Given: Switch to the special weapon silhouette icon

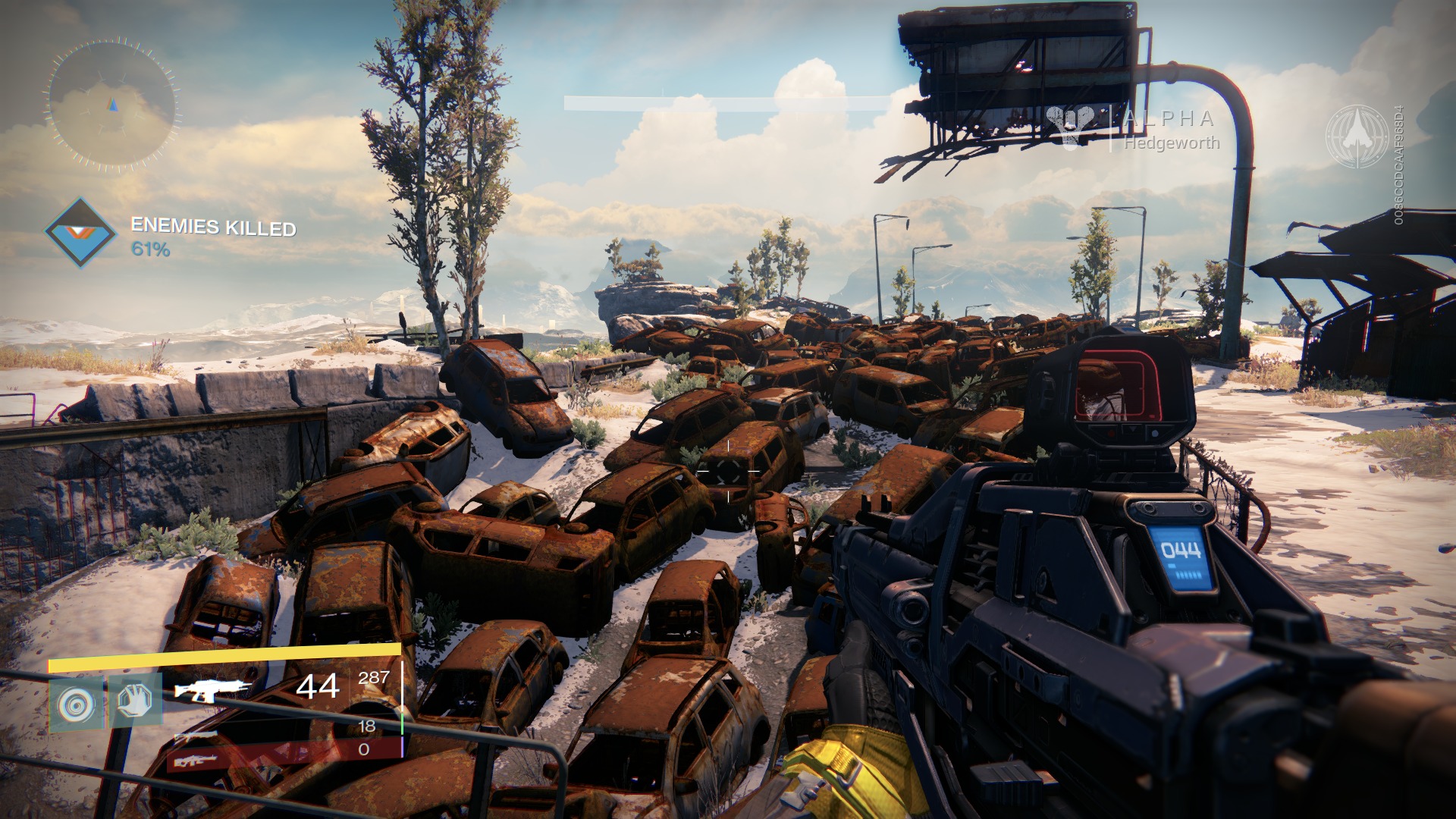Looking at the screenshot, I should pos(196,736).
